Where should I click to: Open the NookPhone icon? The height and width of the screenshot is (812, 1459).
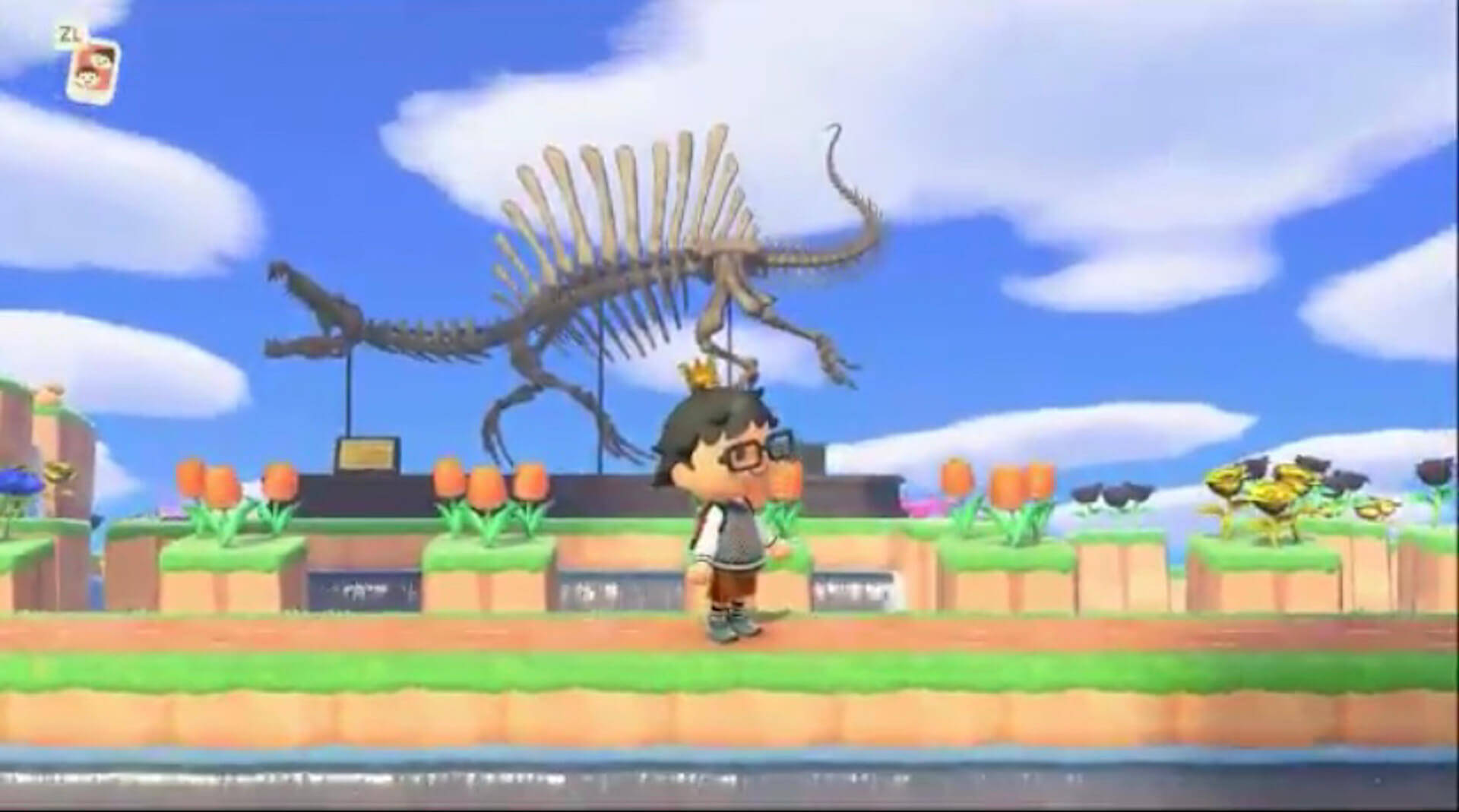click(93, 71)
